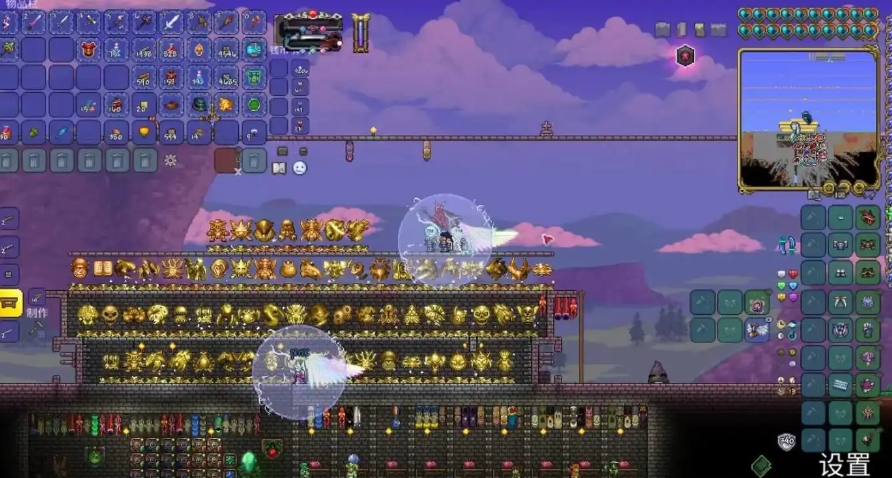Select the pink sword in the second hotbar slot
Screen dimensions: 892x478
pyautogui.click(x=35, y=21)
